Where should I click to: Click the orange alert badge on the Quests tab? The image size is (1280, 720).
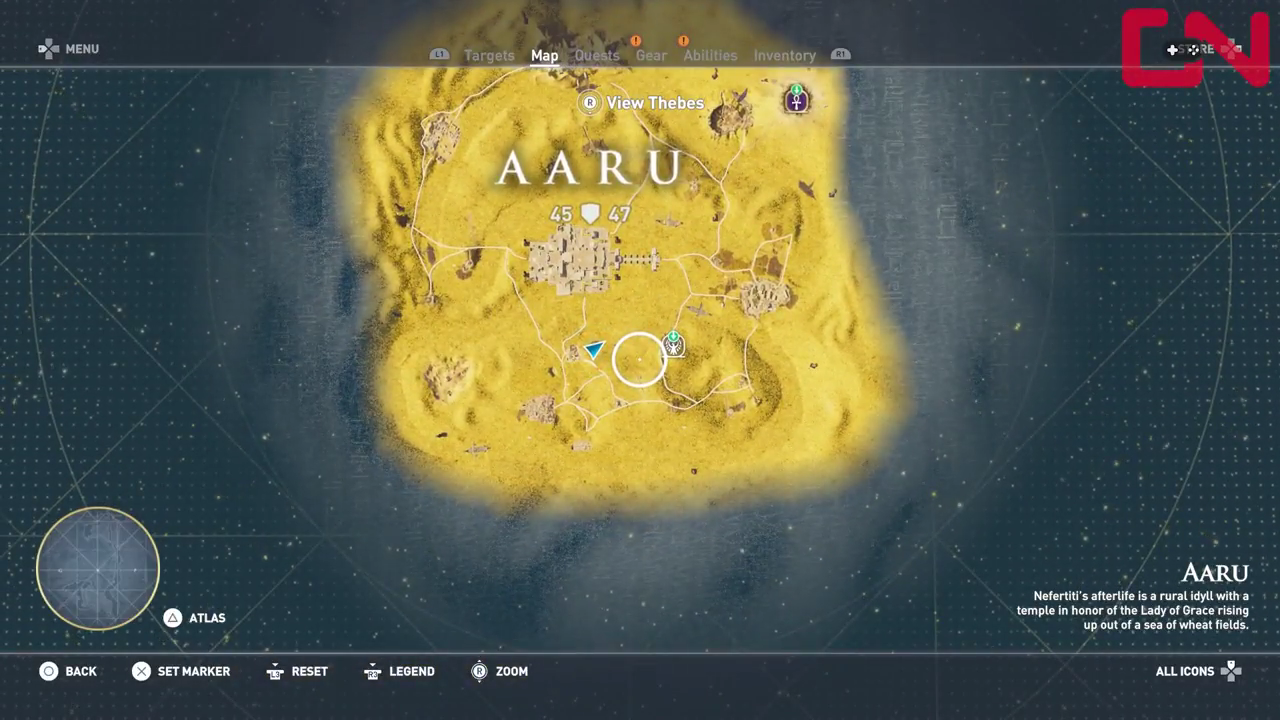[x=636, y=41]
